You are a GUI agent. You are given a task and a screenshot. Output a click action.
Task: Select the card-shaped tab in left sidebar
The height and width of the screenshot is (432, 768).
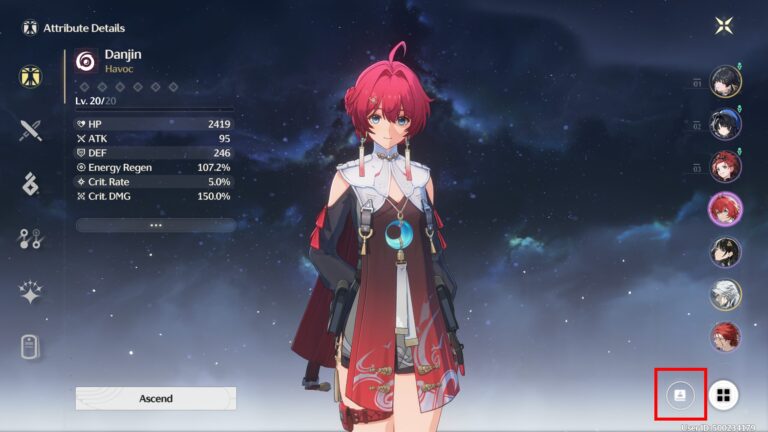click(x=30, y=347)
